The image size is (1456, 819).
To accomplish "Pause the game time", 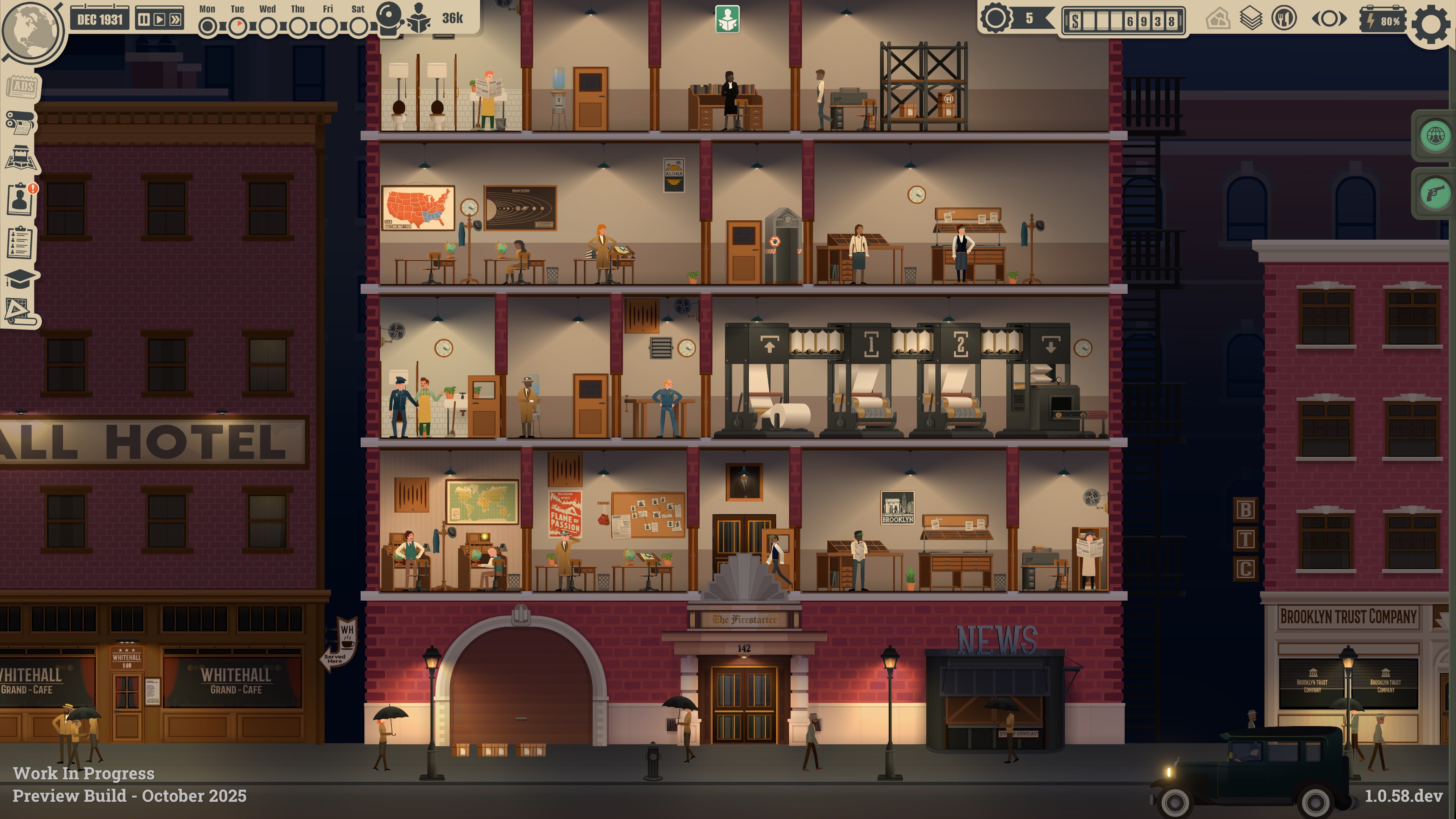I will [x=144, y=20].
